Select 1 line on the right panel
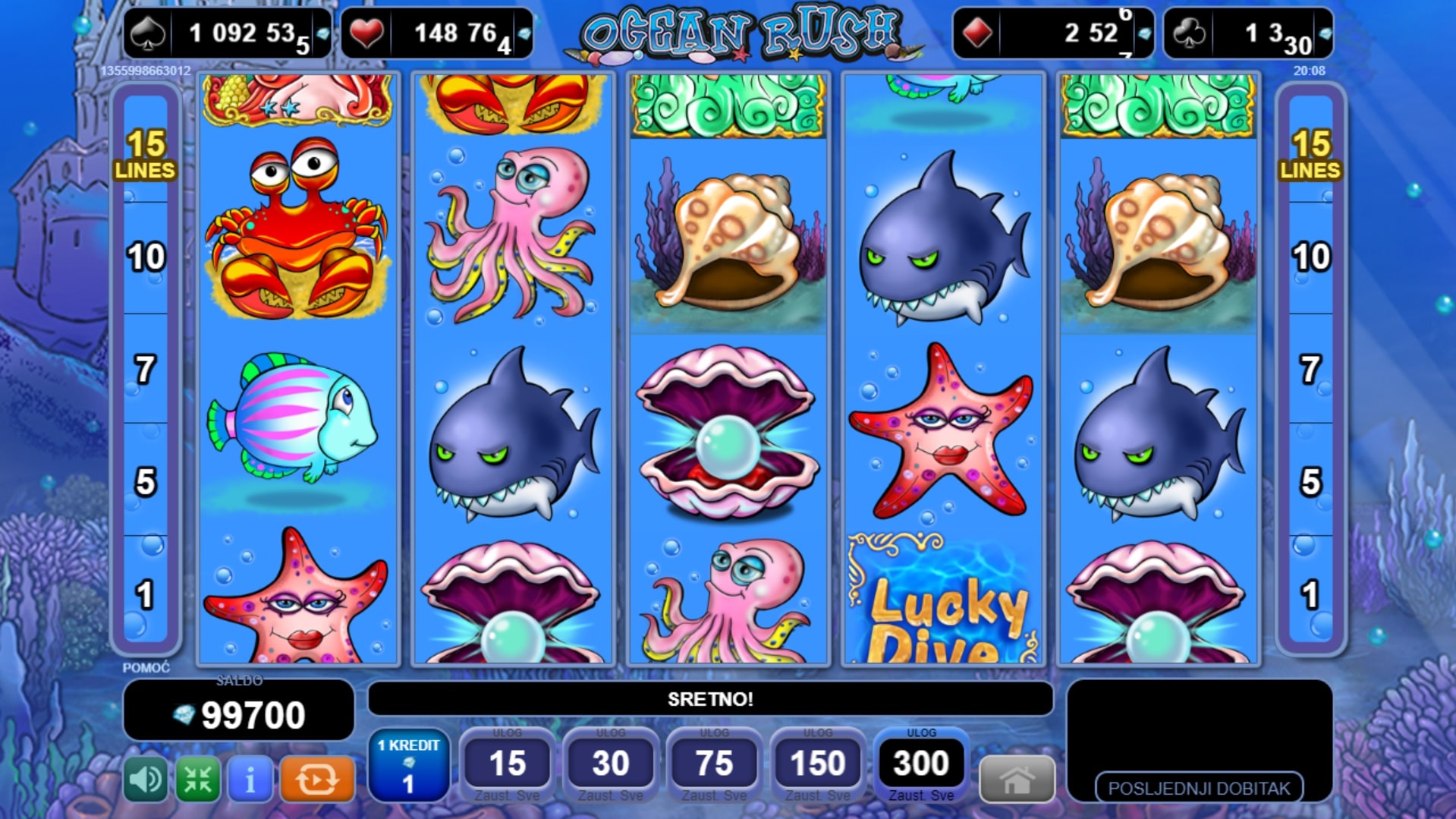This screenshot has height=819, width=1456. 1310,594
